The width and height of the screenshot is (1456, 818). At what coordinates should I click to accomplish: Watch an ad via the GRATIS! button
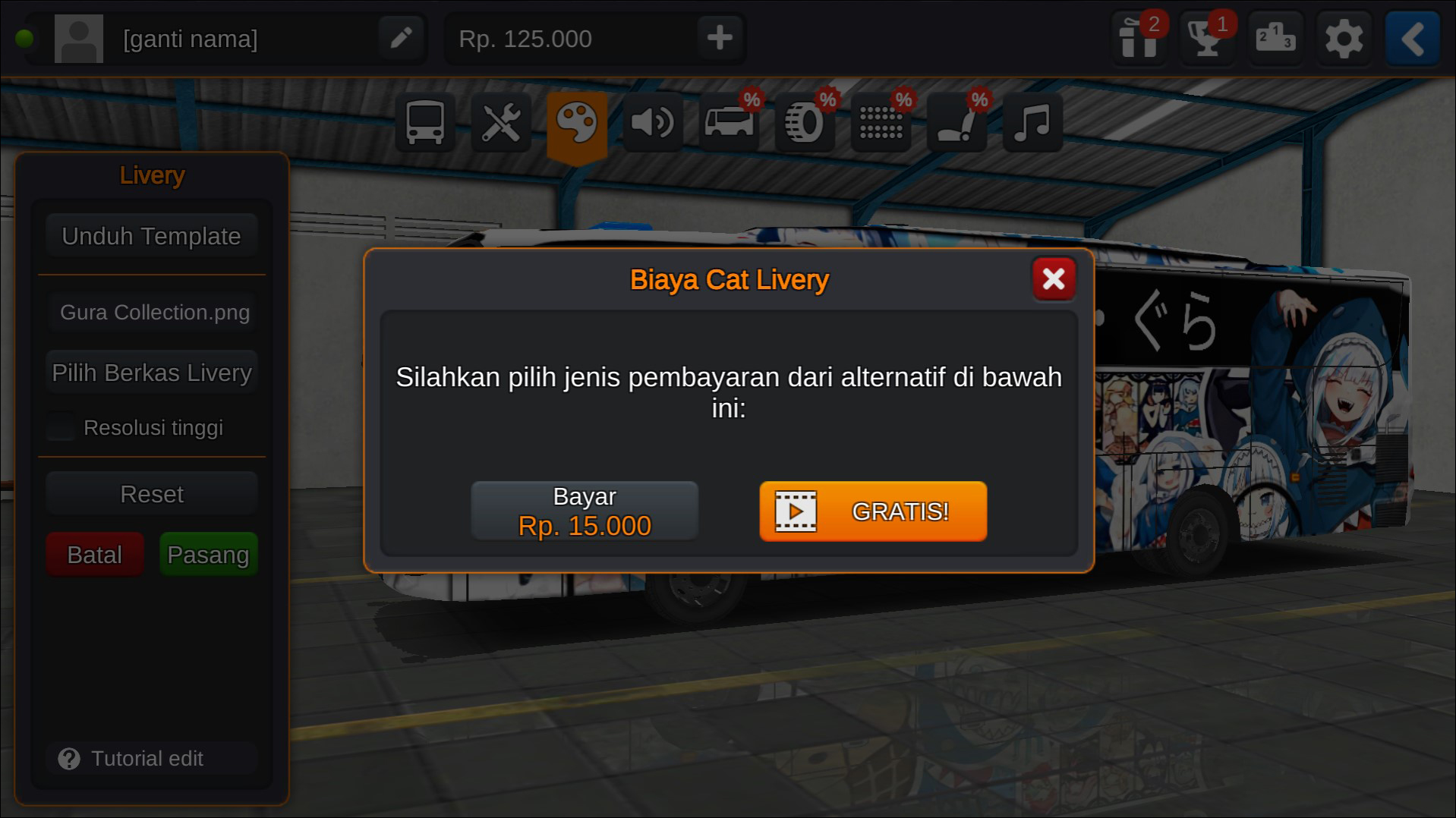[871, 511]
